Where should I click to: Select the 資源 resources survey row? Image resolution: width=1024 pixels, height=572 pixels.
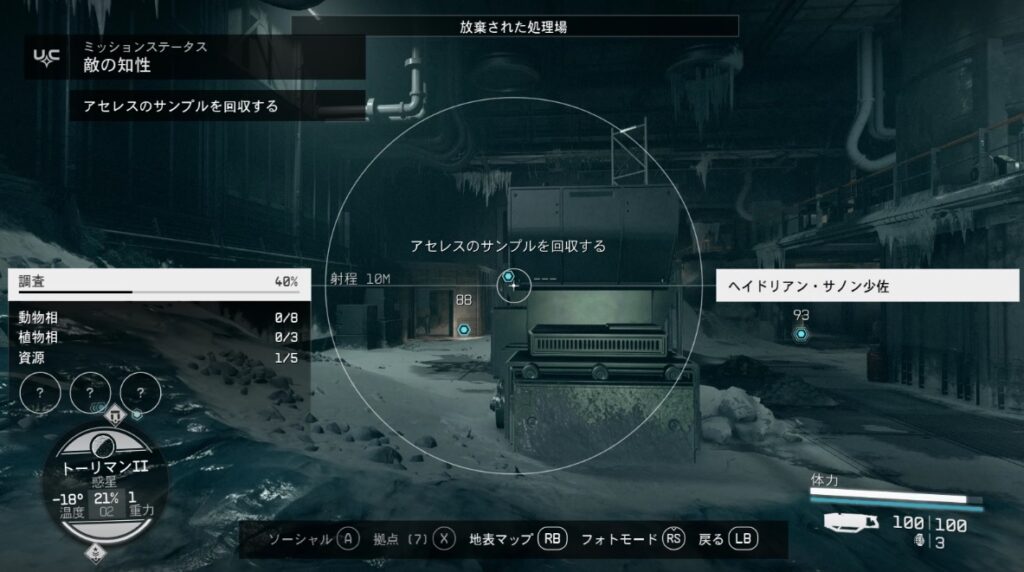pyautogui.click(x=158, y=357)
